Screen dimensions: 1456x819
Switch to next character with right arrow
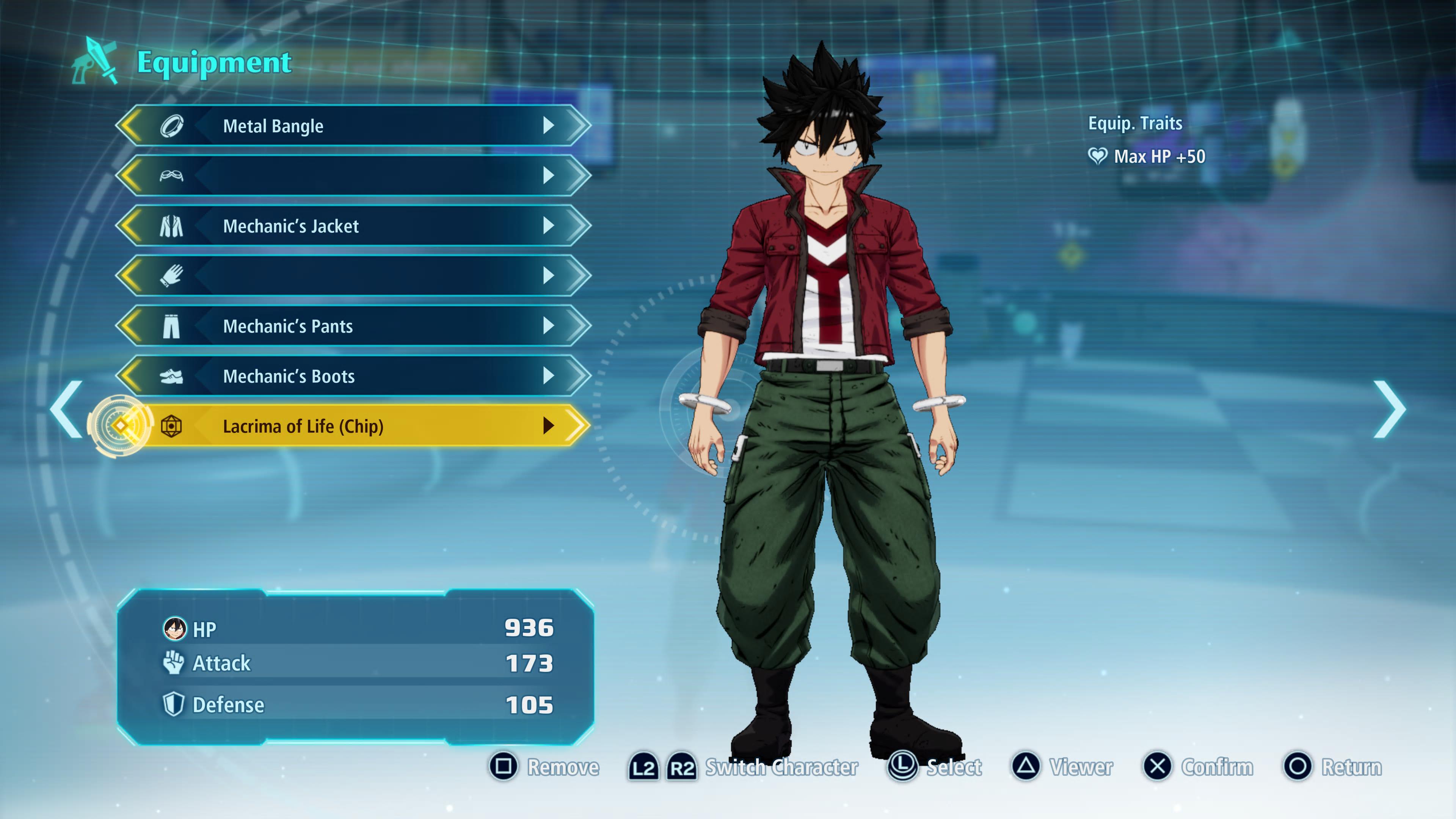tap(1389, 410)
